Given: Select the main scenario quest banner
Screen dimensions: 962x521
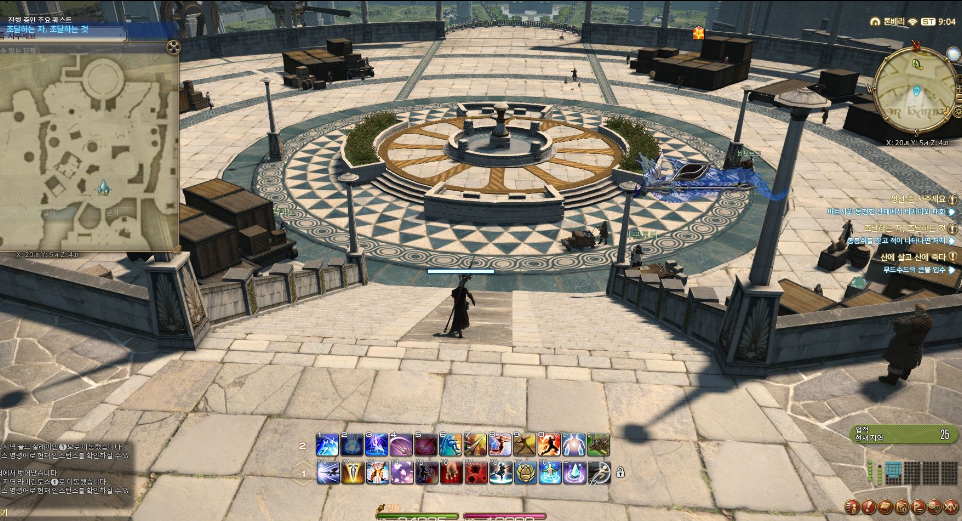Looking at the screenshot, I should (65, 31).
